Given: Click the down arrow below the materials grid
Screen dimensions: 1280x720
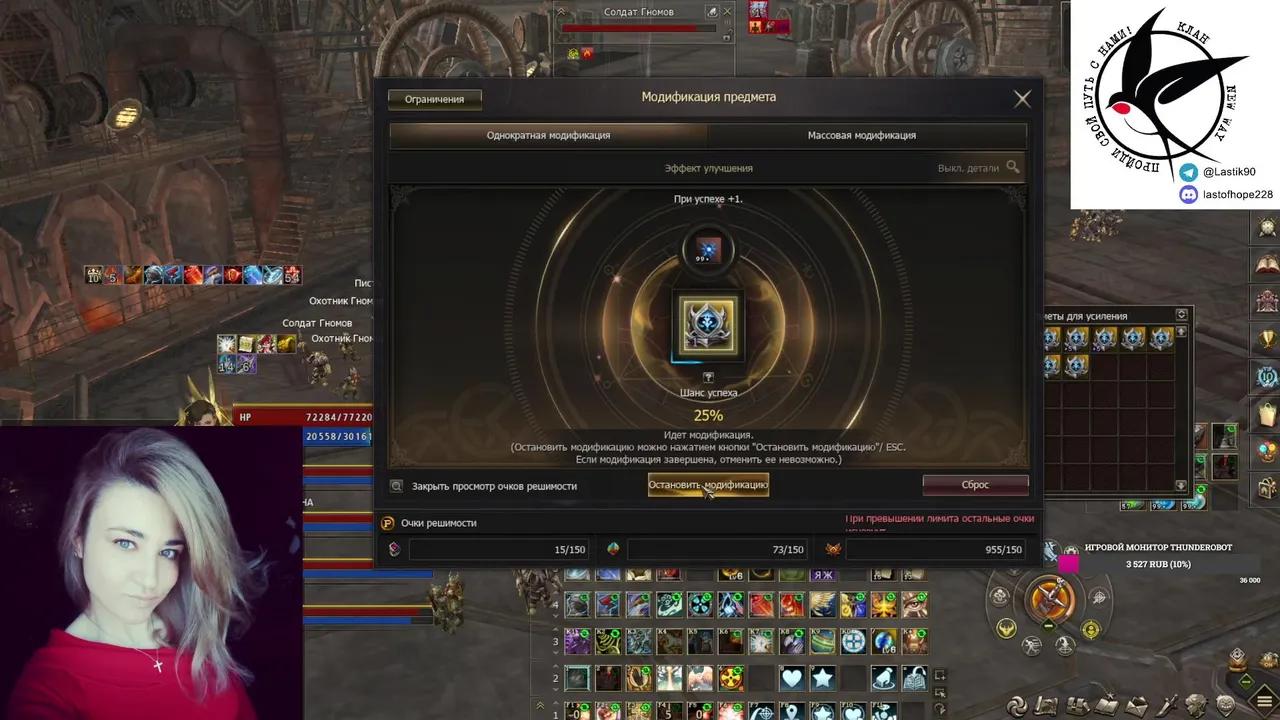Looking at the screenshot, I should (x=1180, y=483).
